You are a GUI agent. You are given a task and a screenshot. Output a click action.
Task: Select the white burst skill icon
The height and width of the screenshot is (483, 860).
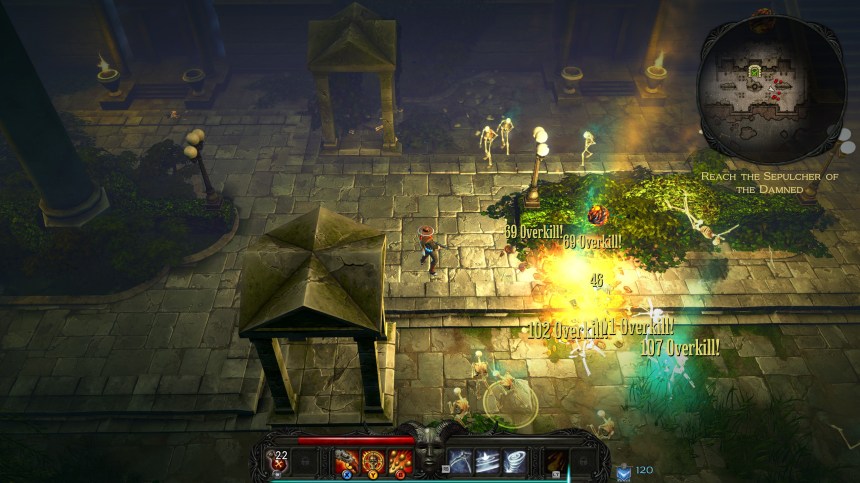click(488, 461)
